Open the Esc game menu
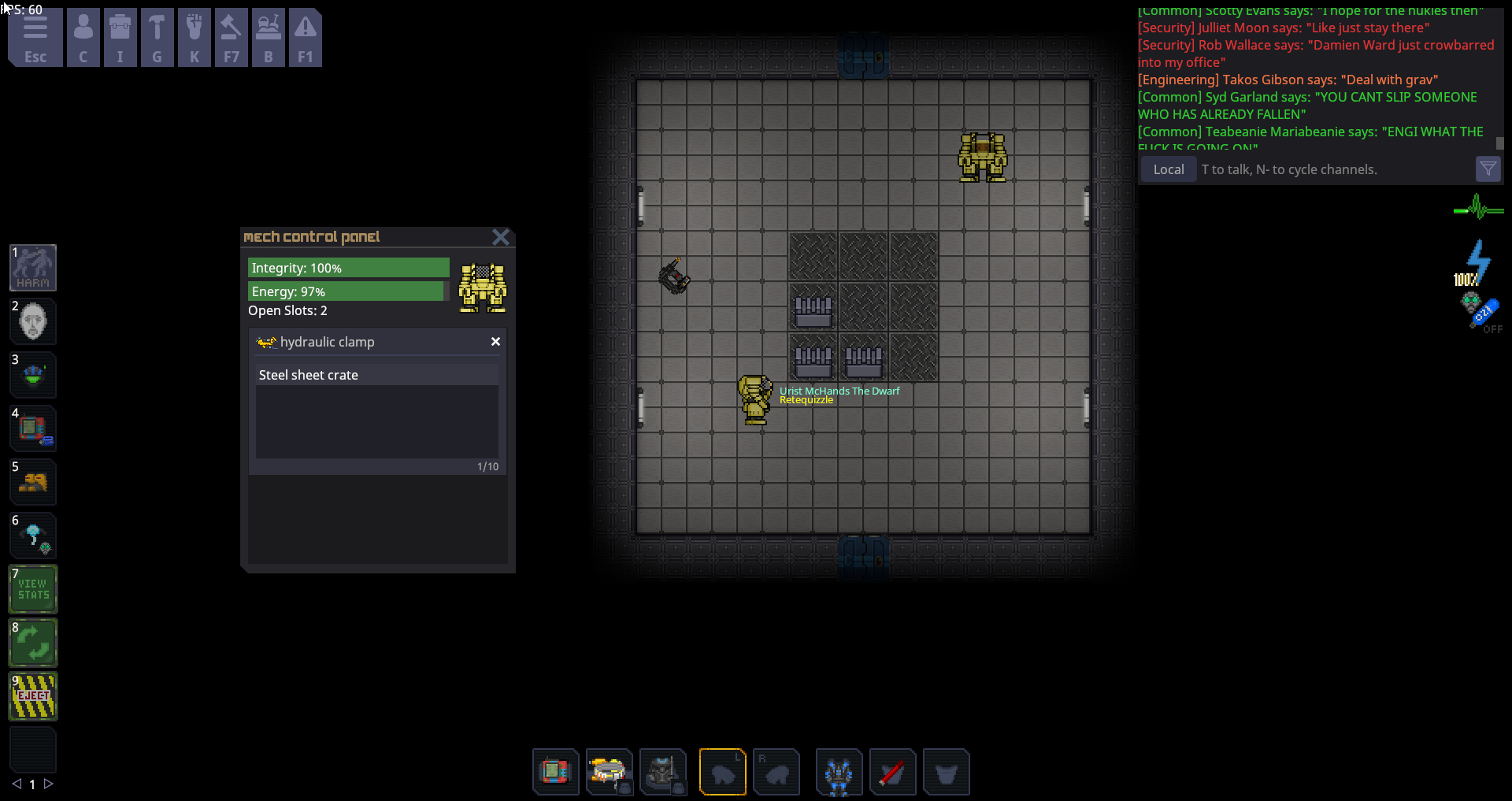Image resolution: width=1512 pixels, height=801 pixels. pyautogui.click(x=35, y=37)
